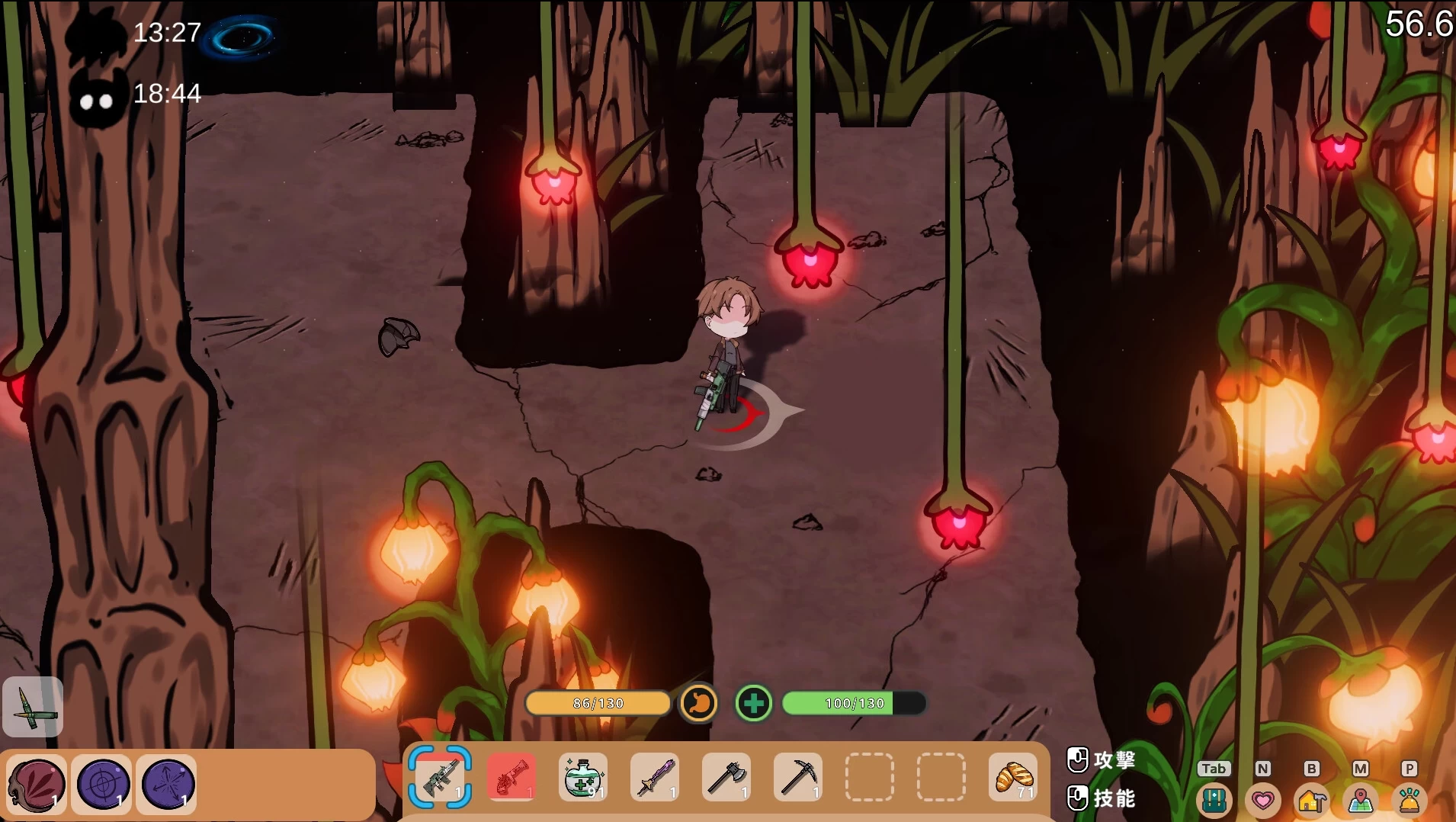Select the axe hotbar slot
The width and height of the screenshot is (1456, 822).
(726, 777)
